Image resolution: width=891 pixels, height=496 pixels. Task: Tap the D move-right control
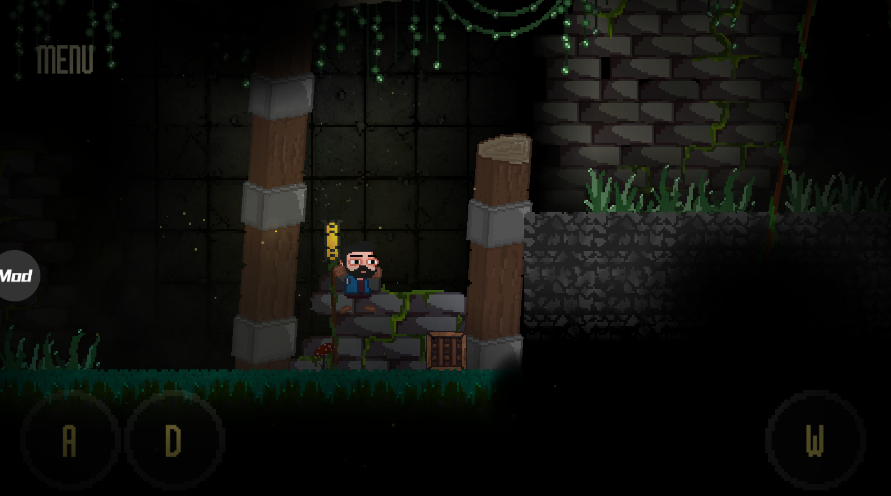coord(174,440)
